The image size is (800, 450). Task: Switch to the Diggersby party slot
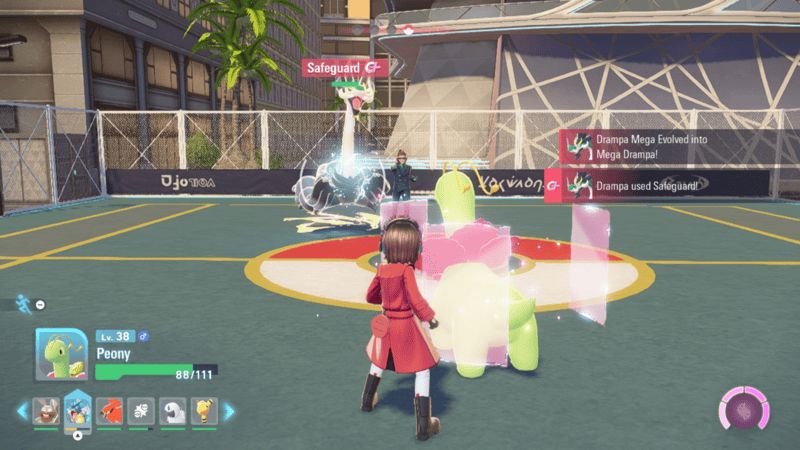coord(45,408)
